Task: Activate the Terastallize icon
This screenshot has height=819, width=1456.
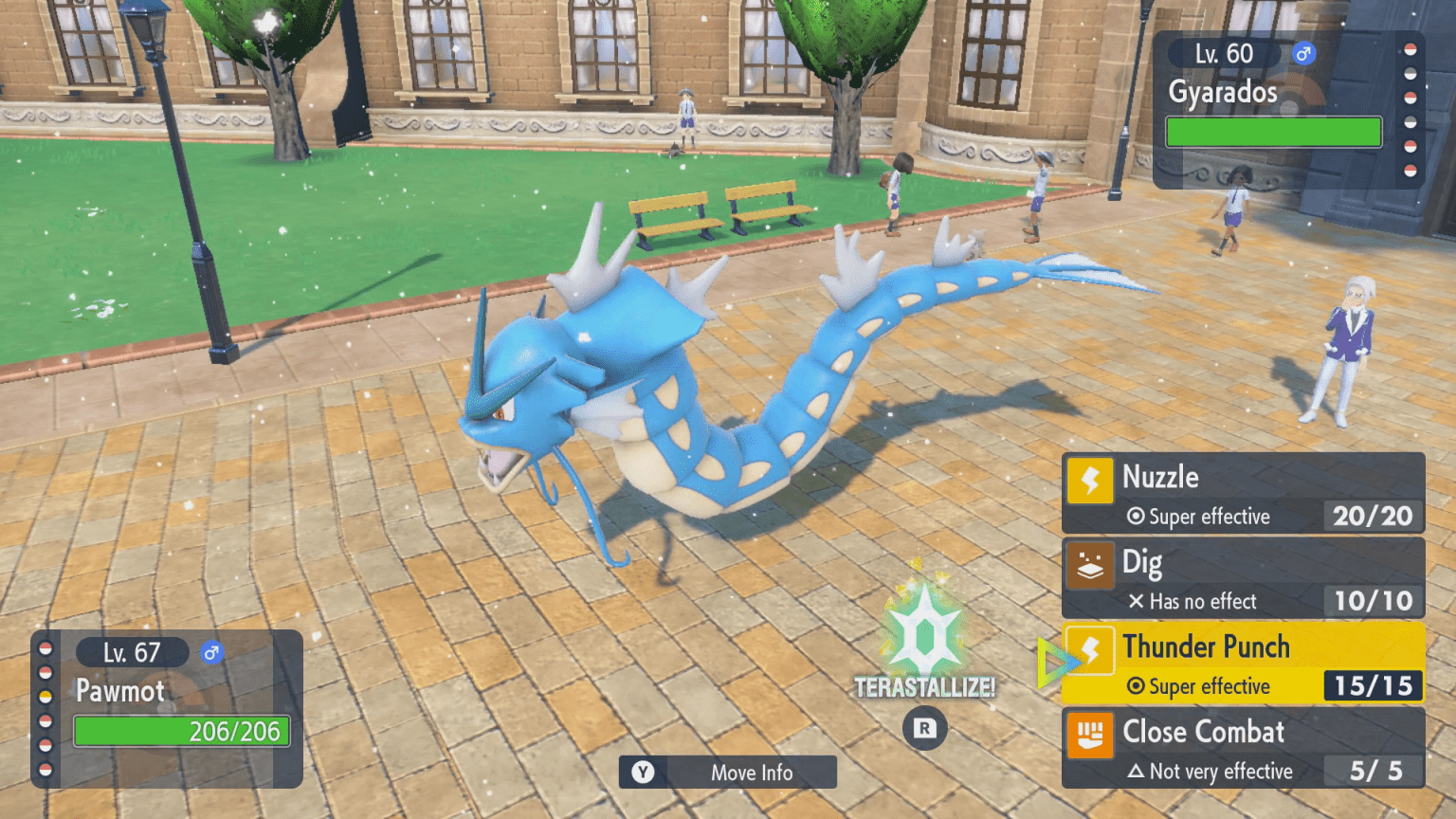Action: pos(924,633)
